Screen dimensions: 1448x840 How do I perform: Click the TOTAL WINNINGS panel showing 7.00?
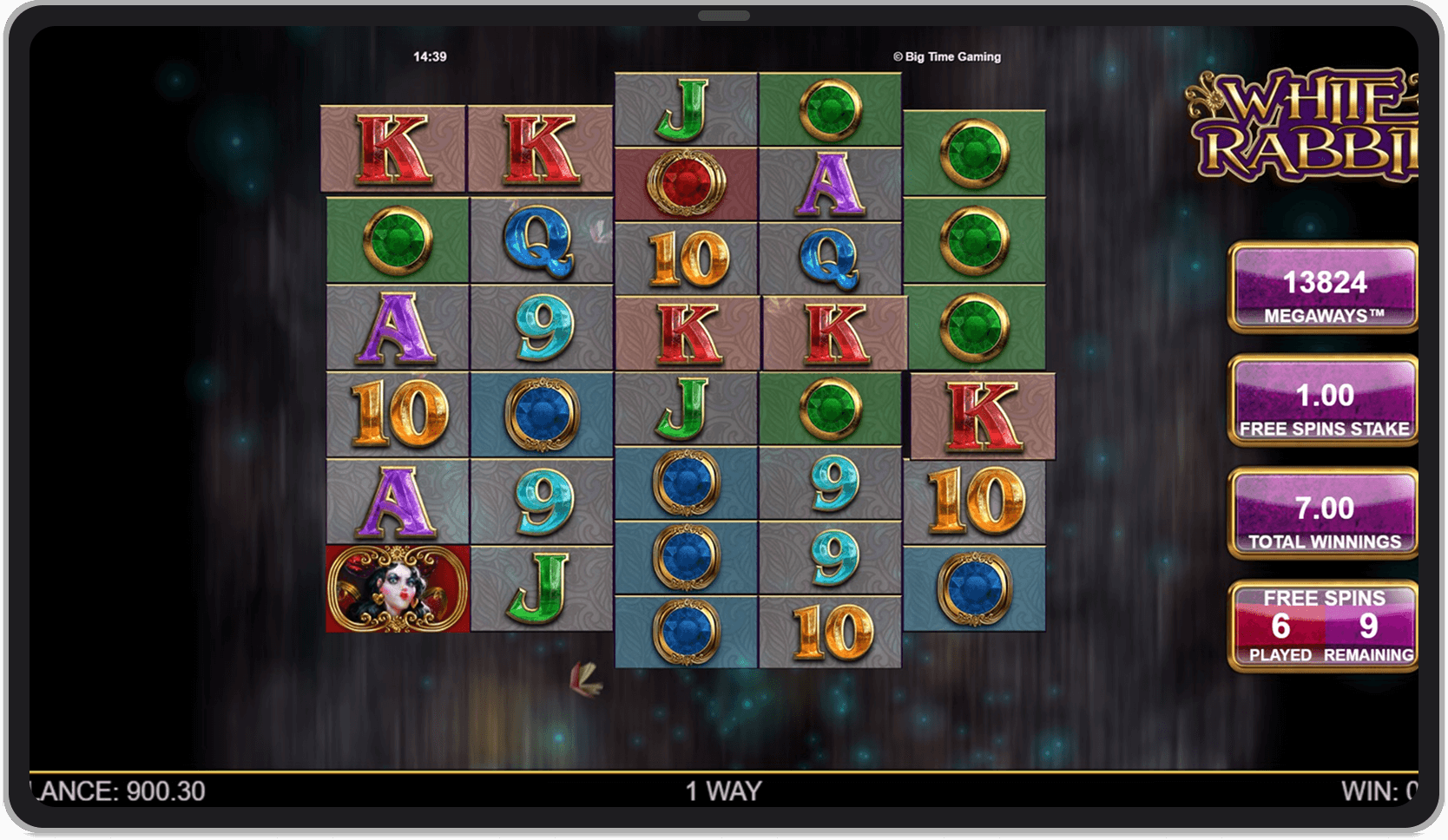1323,519
